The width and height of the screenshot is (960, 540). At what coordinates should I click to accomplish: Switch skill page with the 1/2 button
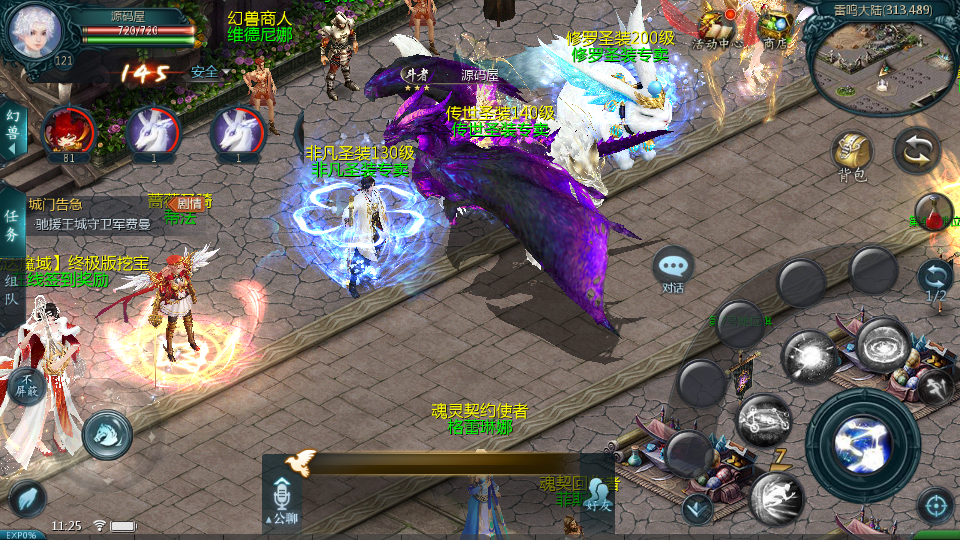(935, 280)
